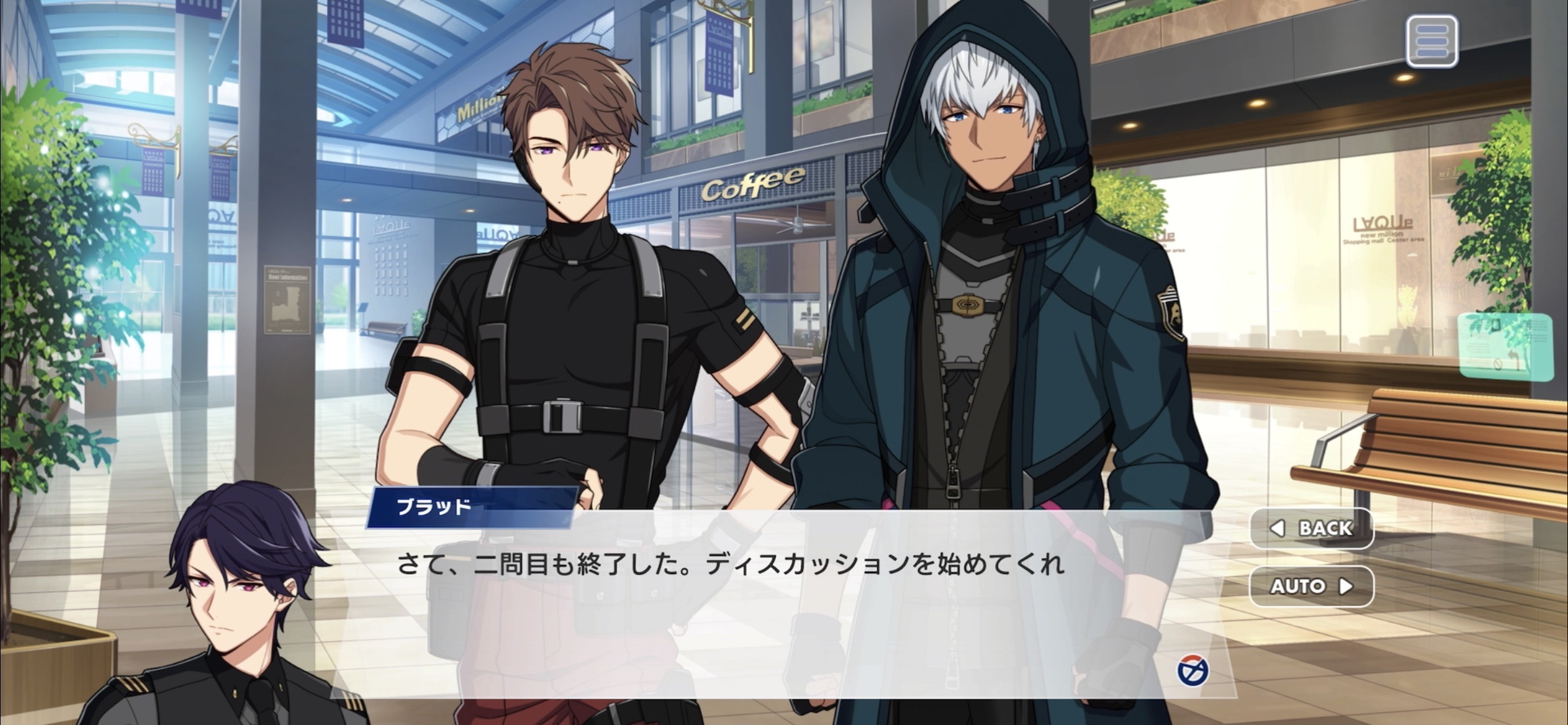Go back with the BACK button
Screen dimensions: 1568x725
pos(1312,528)
